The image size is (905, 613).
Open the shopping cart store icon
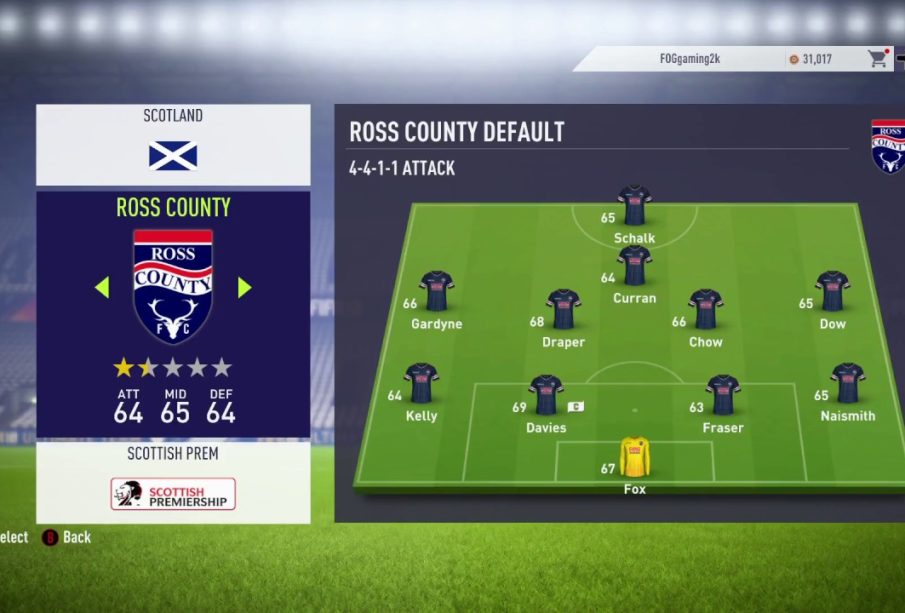click(878, 59)
